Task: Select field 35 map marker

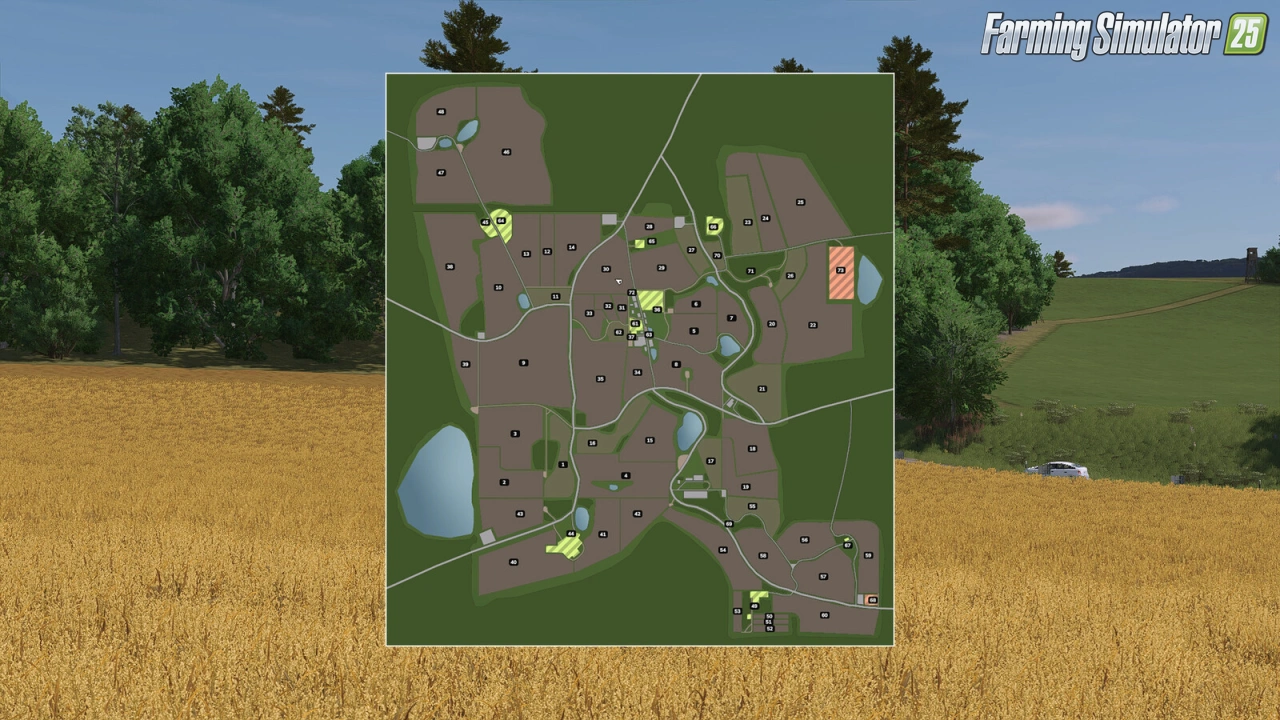Action: click(600, 379)
